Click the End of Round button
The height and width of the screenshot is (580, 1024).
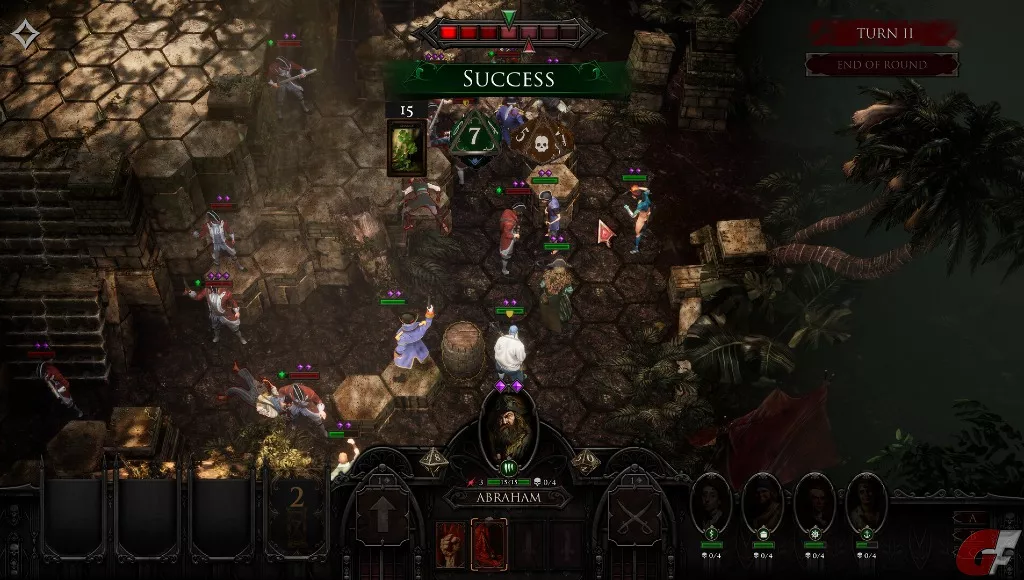click(x=882, y=65)
